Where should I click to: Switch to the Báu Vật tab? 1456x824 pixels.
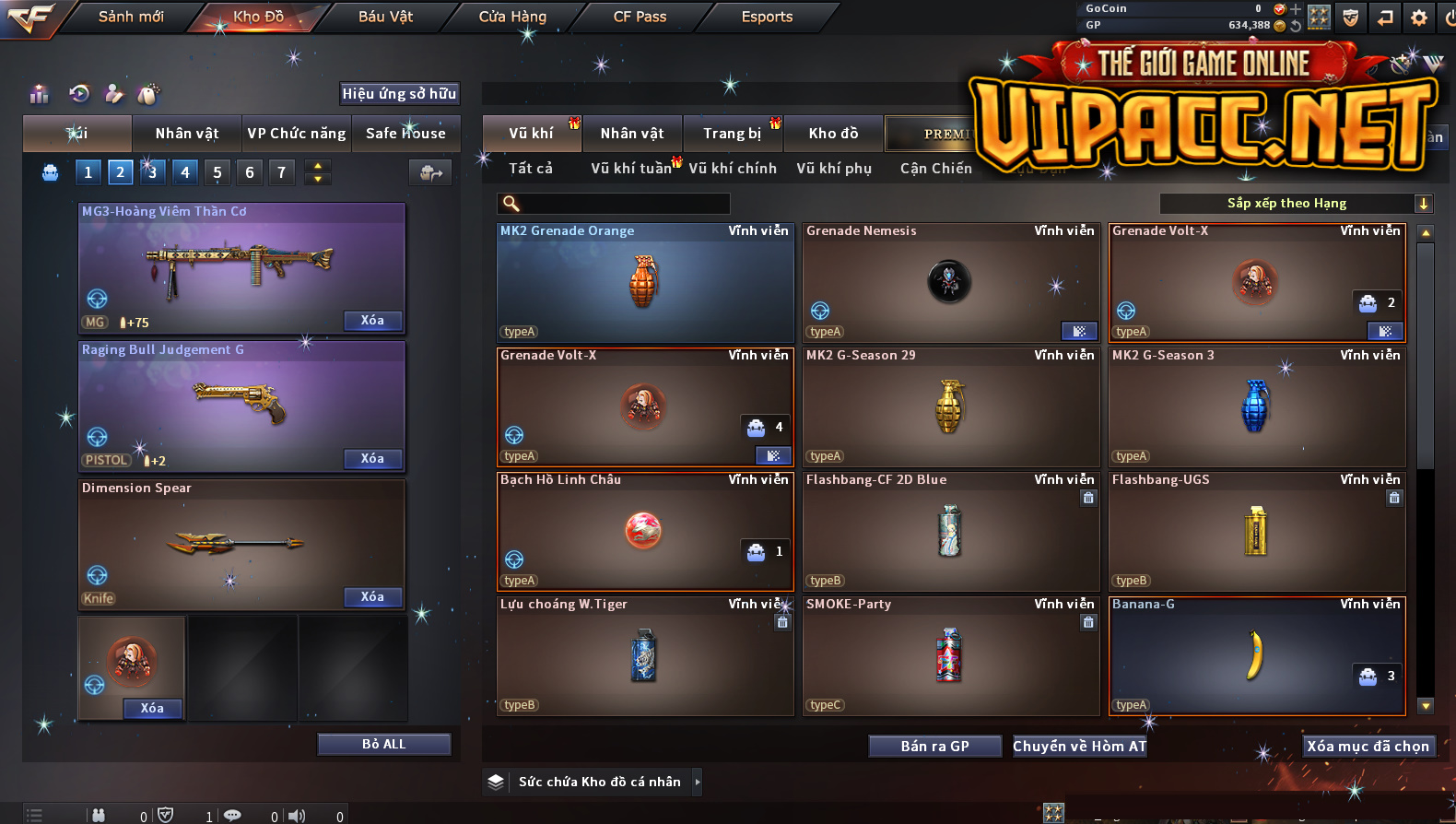coord(385,17)
